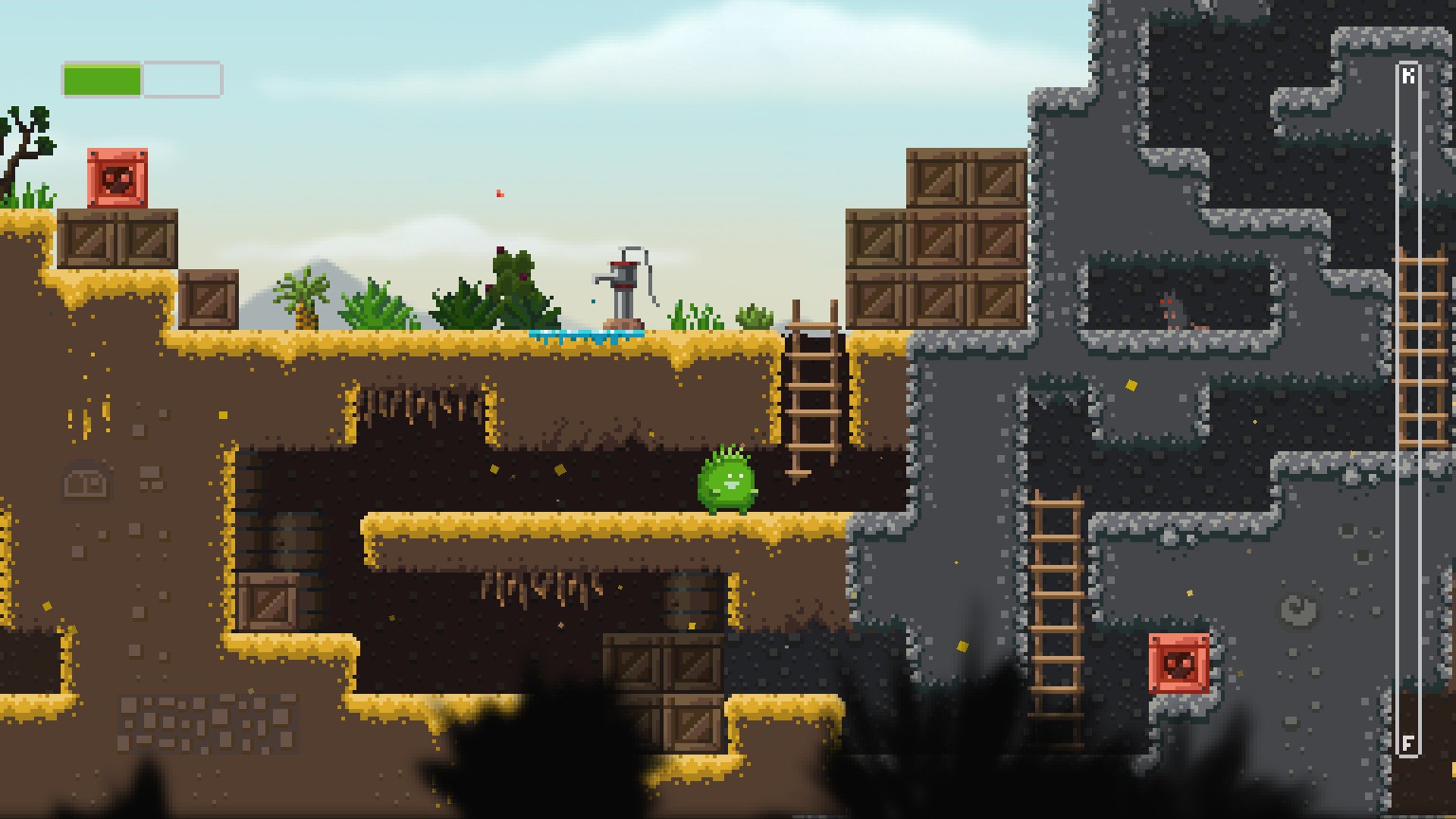Toggle the F indicator at the meter bottom
This screenshot has width=1456, height=819.
pyautogui.click(x=1410, y=743)
